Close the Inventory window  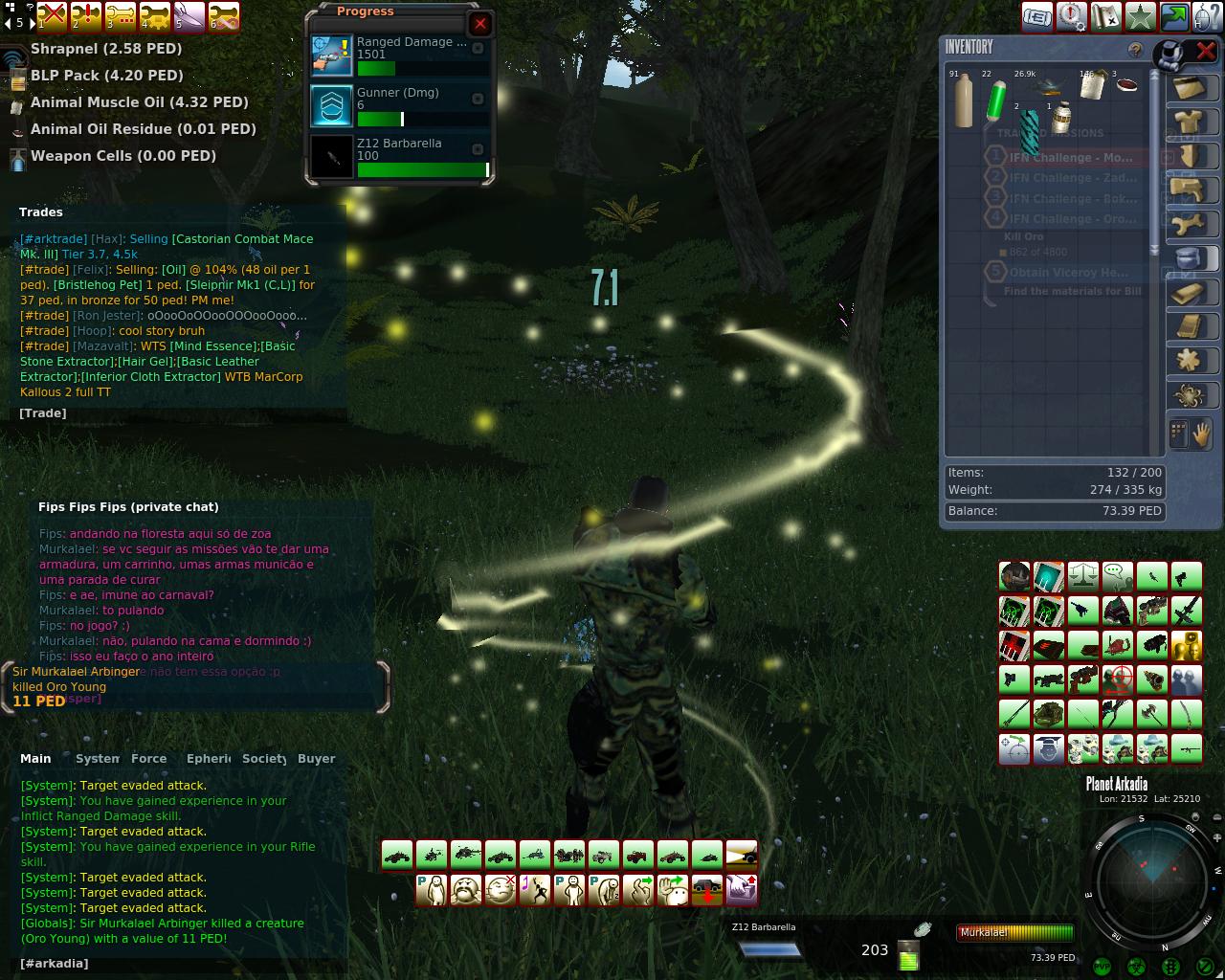[1206, 51]
